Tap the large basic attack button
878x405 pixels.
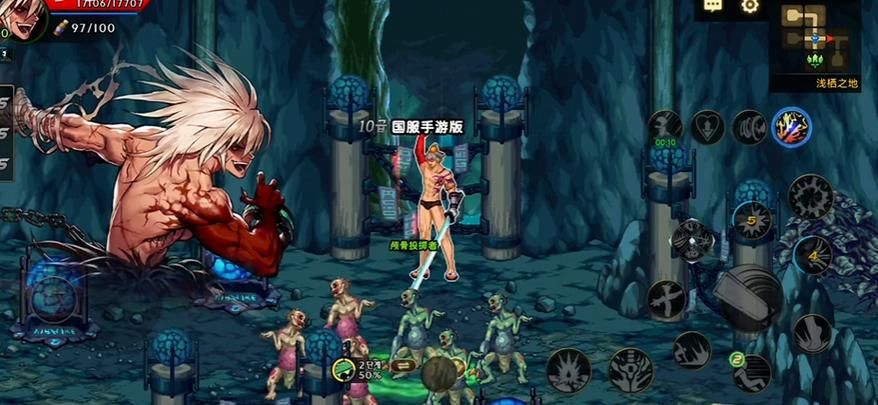(752, 298)
